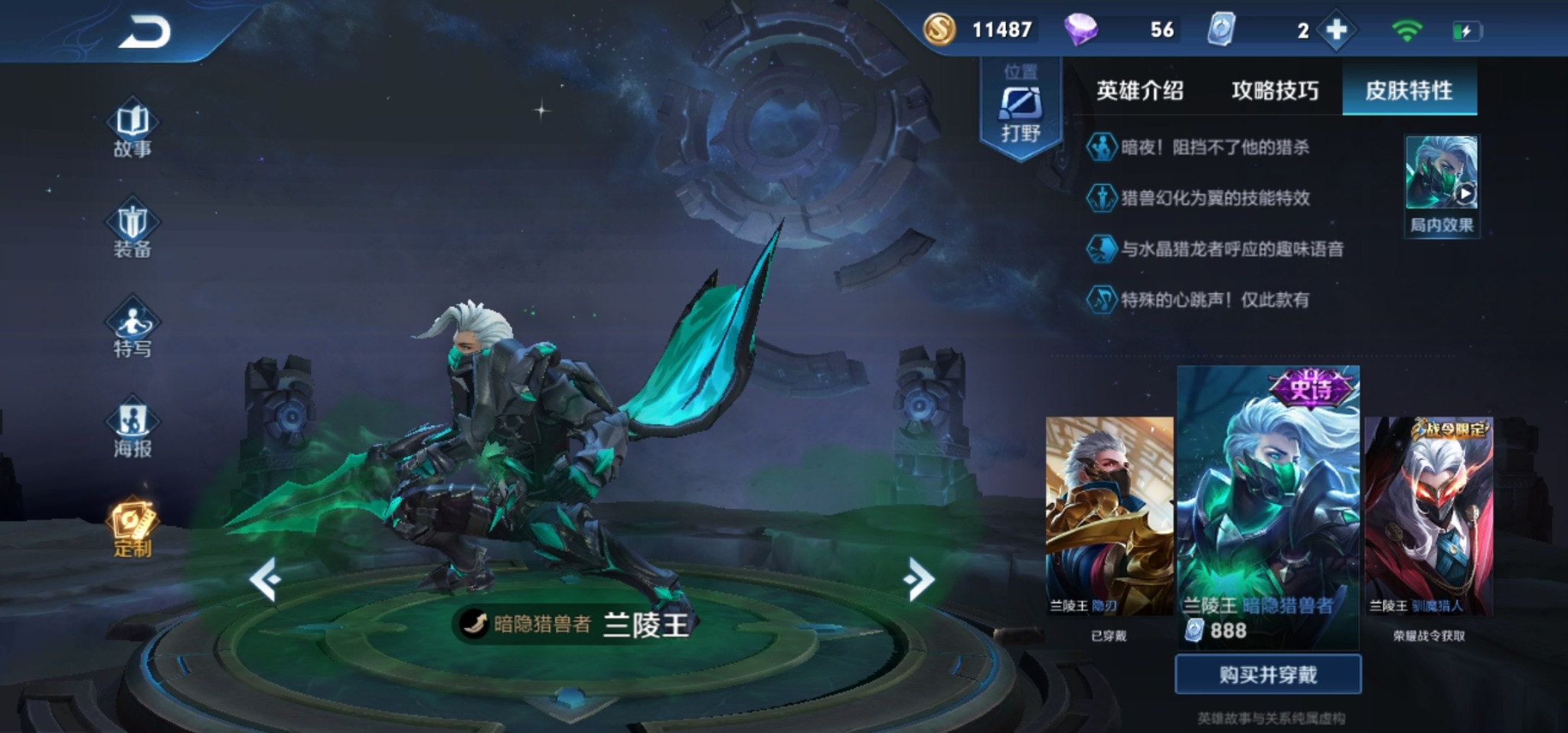The image size is (1568, 733).
Task: Add more skin tickets with plus button
Action: pyautogui.click(x=1336, y=31)
